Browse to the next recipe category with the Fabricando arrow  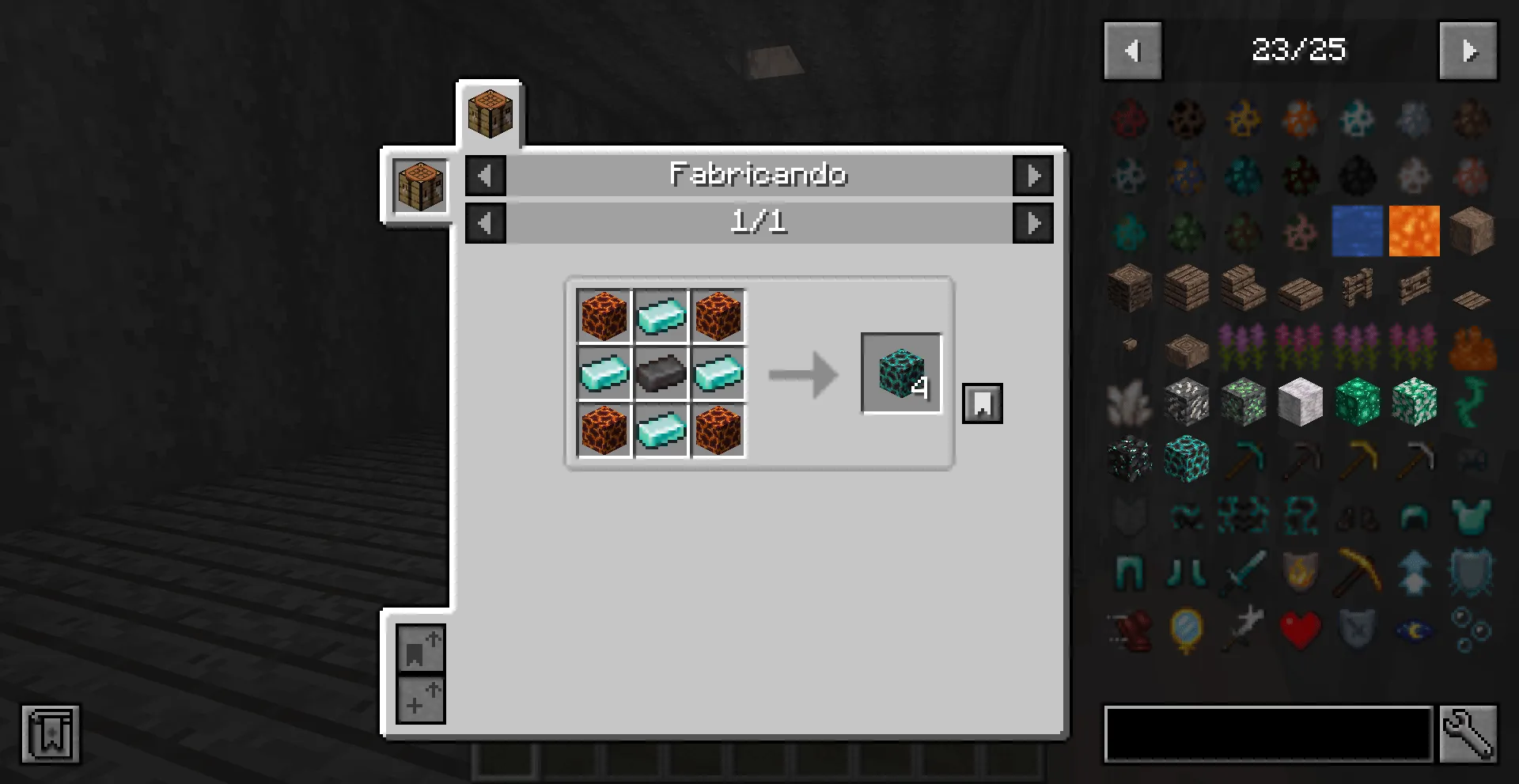tap(1034, 176)
